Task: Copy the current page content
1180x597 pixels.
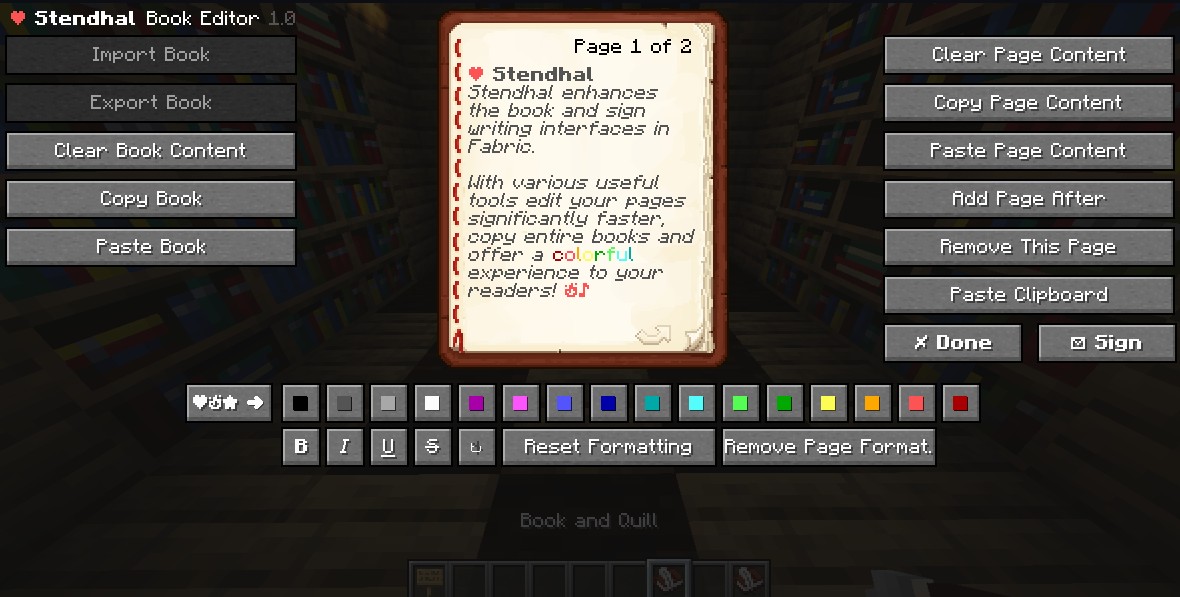Action: tap(1028, 103)
